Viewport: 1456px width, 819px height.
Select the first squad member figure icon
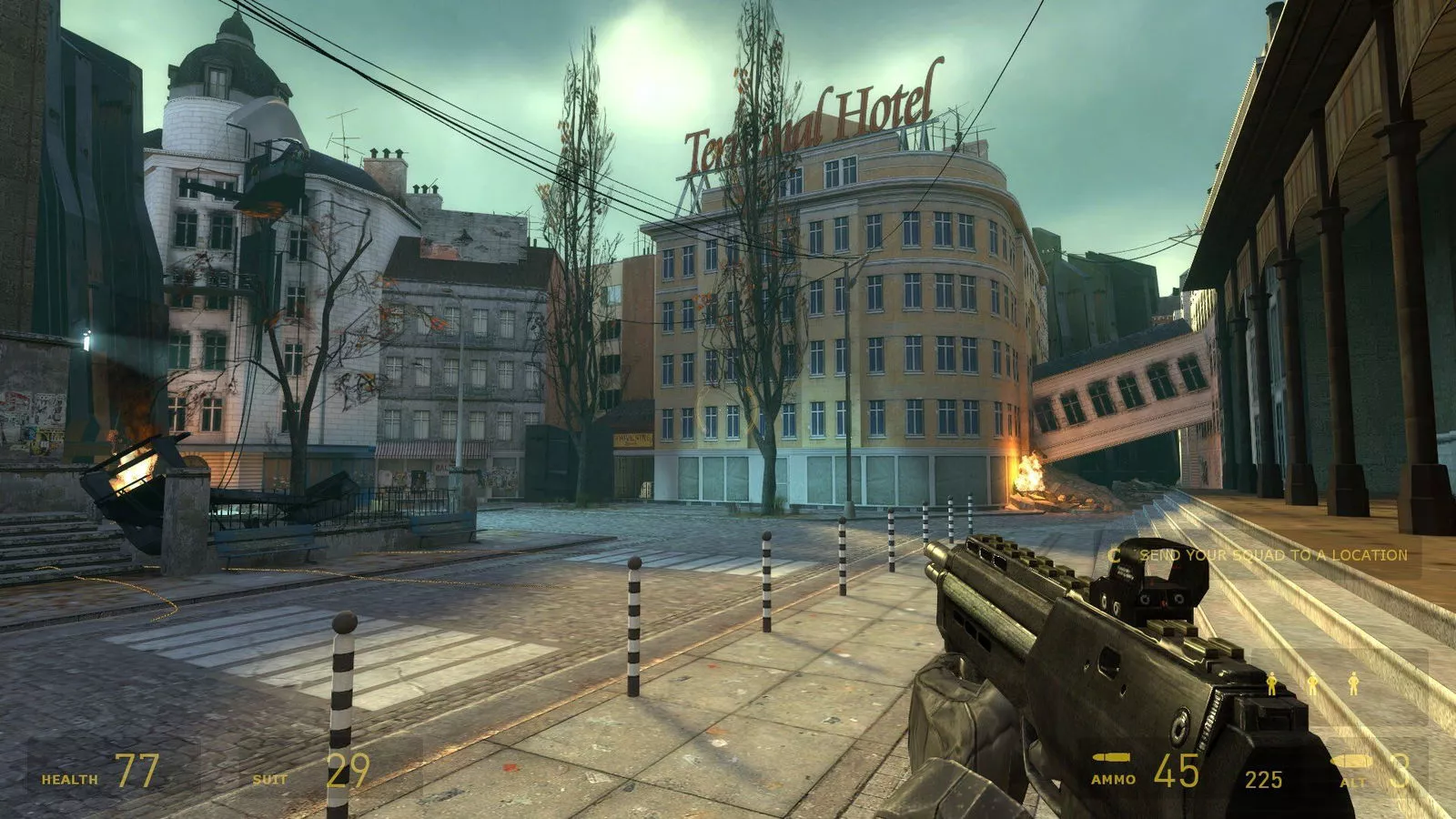coord(1272,682)
